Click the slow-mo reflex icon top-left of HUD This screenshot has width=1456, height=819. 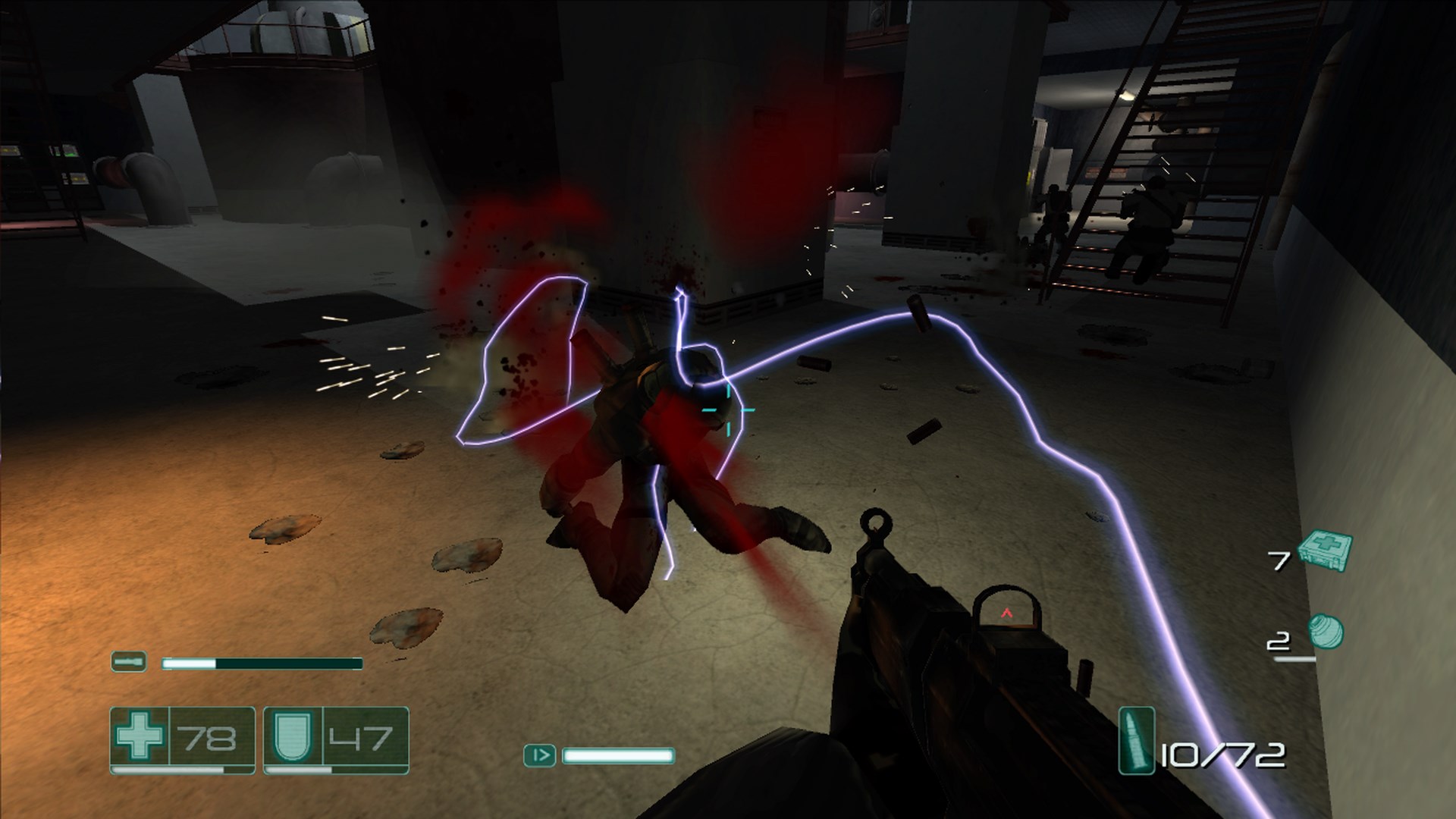coord(130,661)
